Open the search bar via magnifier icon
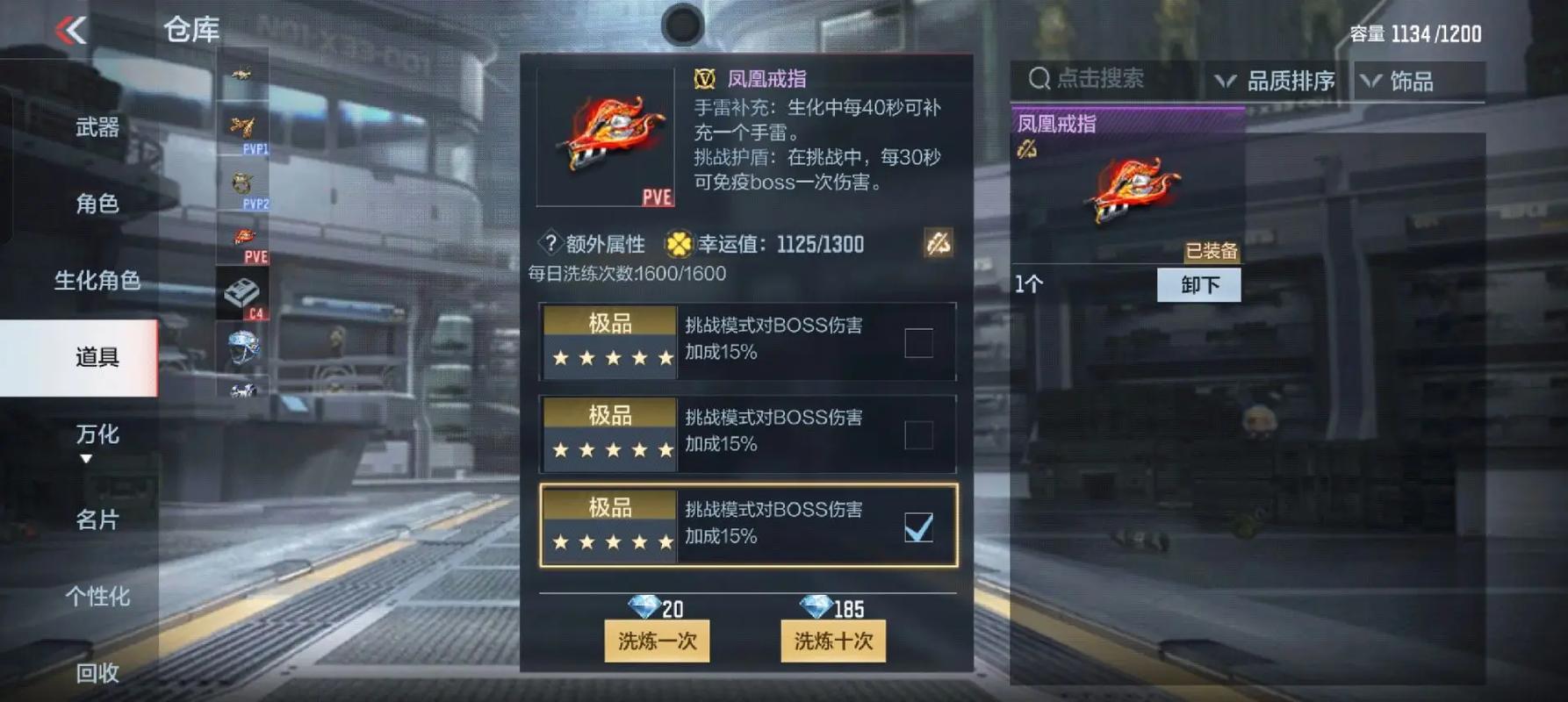The image size is (1568, 702). pos(1039,78)
